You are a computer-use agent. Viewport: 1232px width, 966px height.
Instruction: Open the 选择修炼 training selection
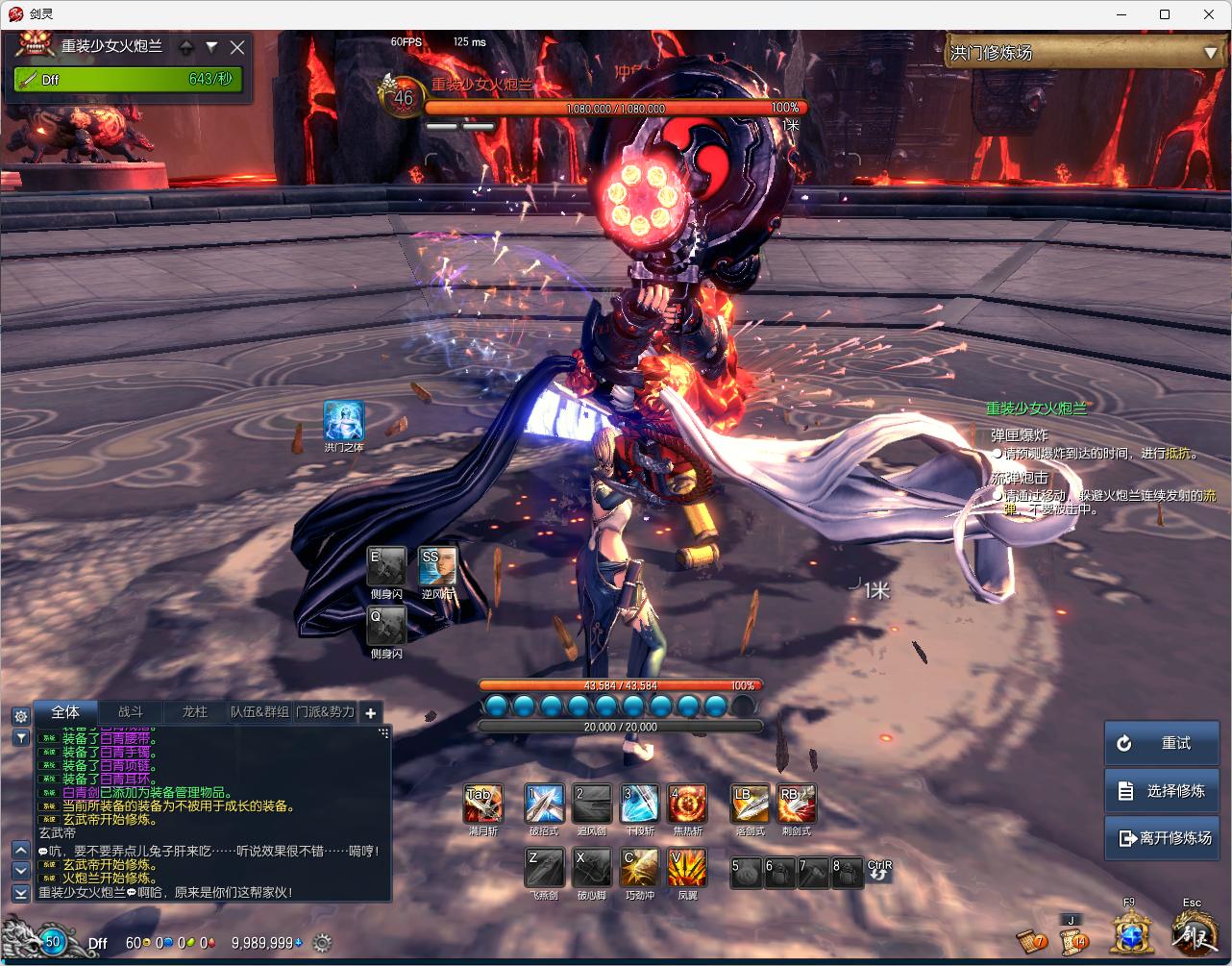[1162, 790]
